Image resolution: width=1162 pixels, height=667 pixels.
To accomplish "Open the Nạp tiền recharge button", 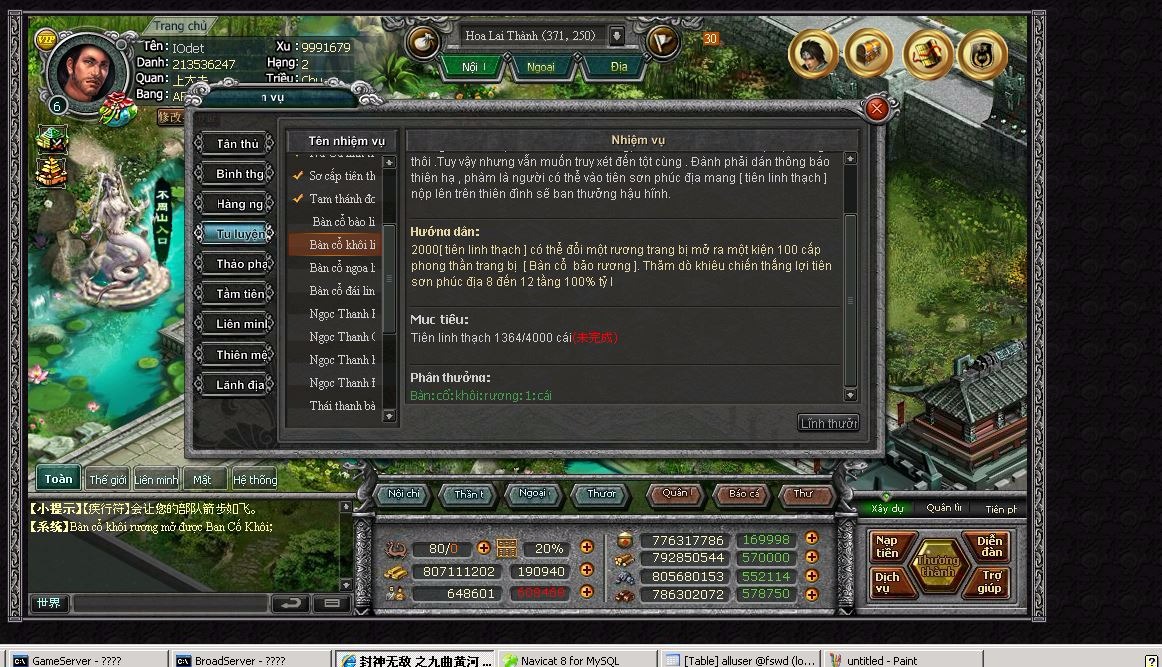I will [x=887, y=547].
